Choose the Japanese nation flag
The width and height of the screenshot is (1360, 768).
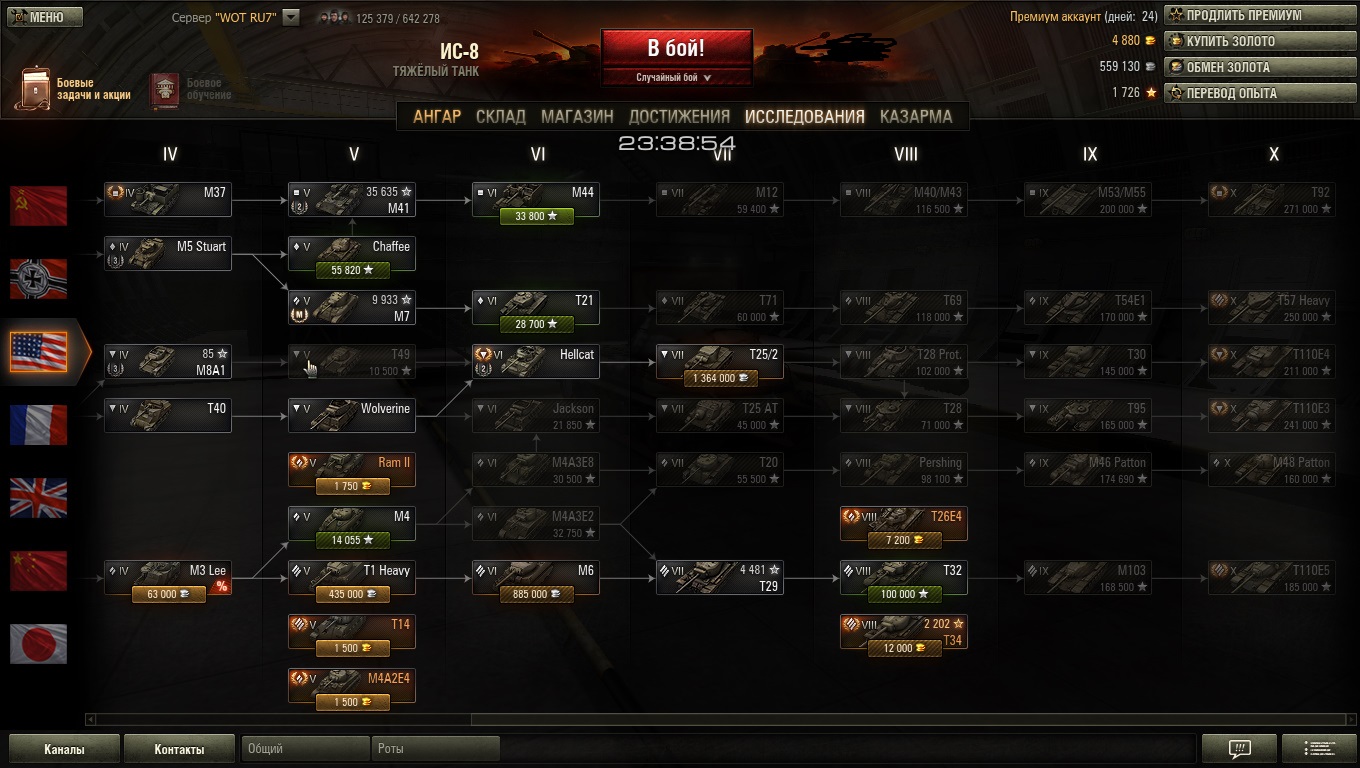point(39,644)
